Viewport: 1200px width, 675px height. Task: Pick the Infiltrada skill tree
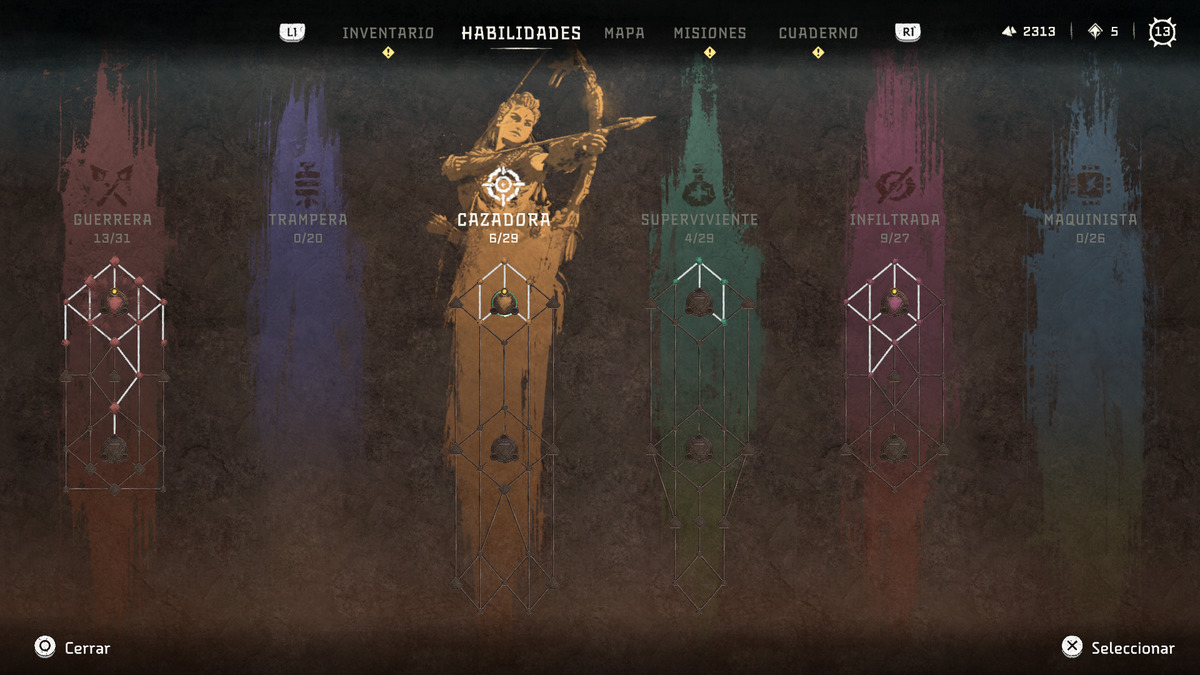(894, 219)
